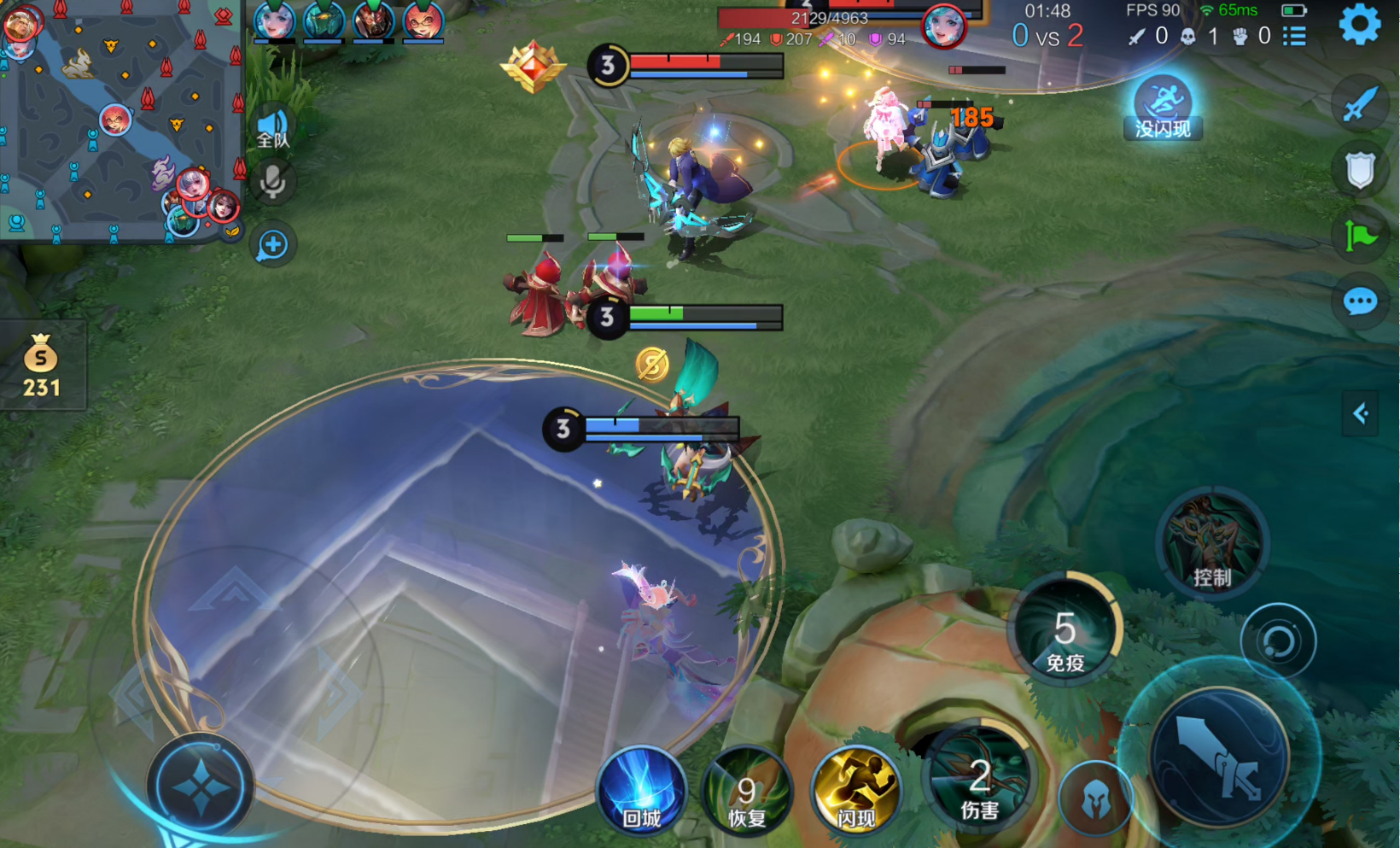The image size is (1400, 848).
Task: Tap the minimap
Action: (120, 121)
